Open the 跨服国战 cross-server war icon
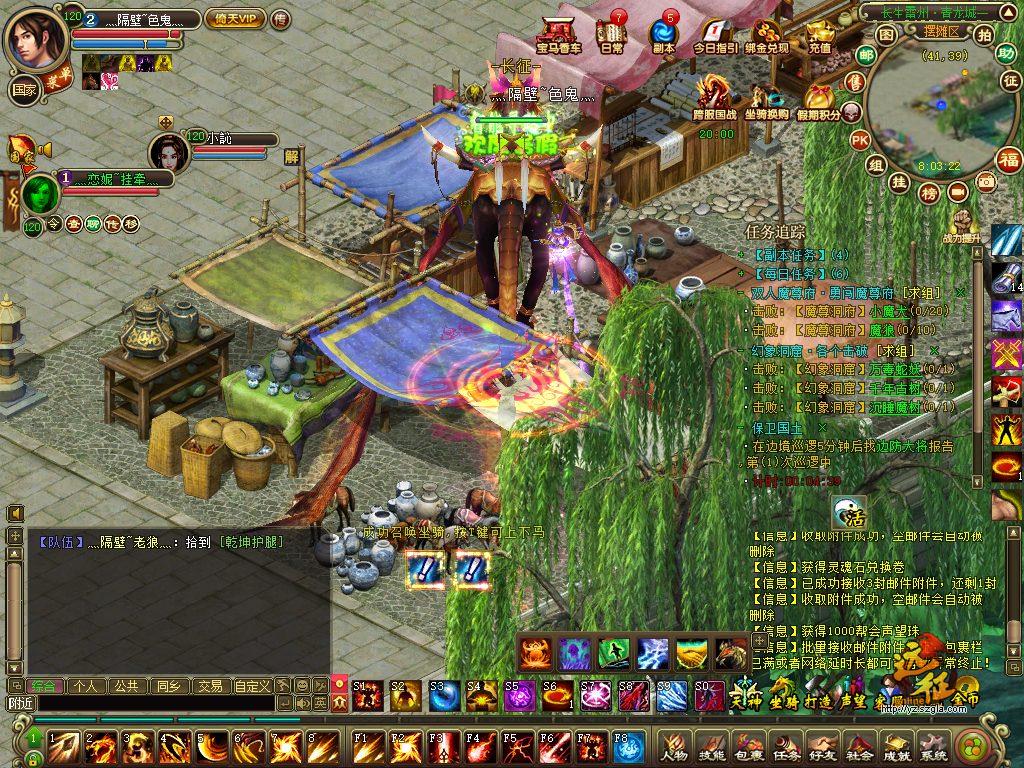 [x=715, y=99]
